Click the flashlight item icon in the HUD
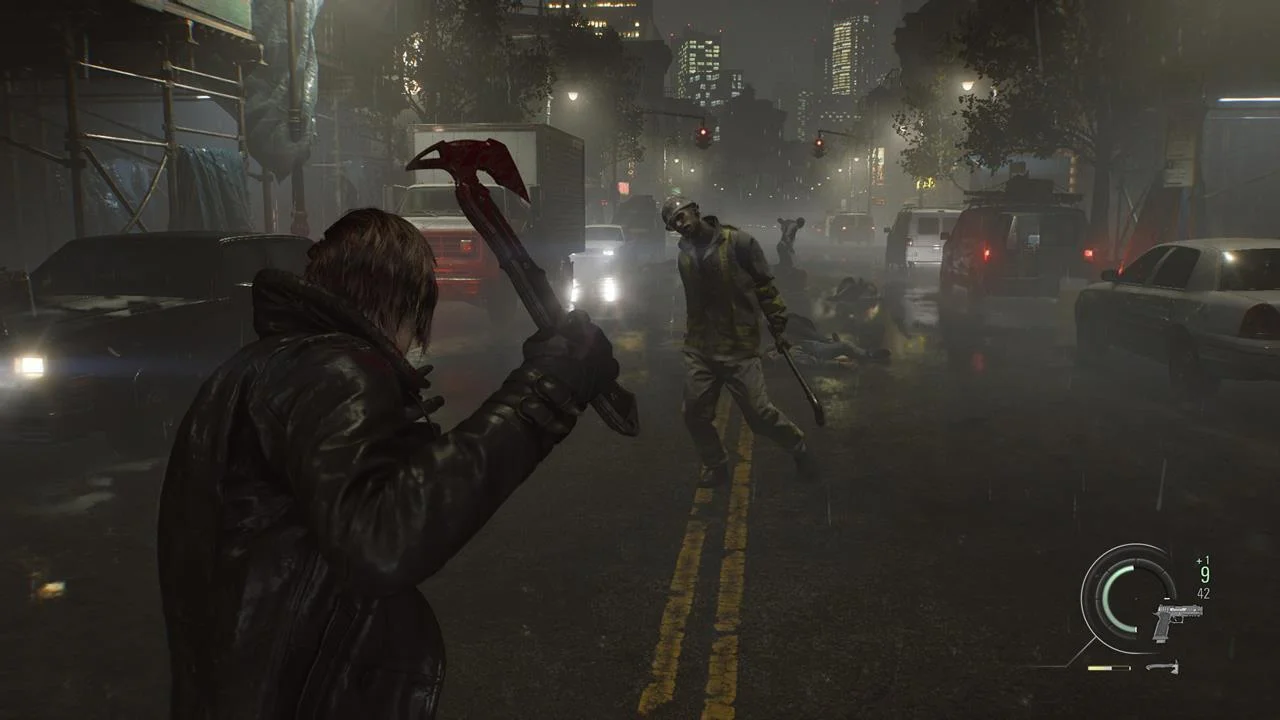 click(1109, 667)
